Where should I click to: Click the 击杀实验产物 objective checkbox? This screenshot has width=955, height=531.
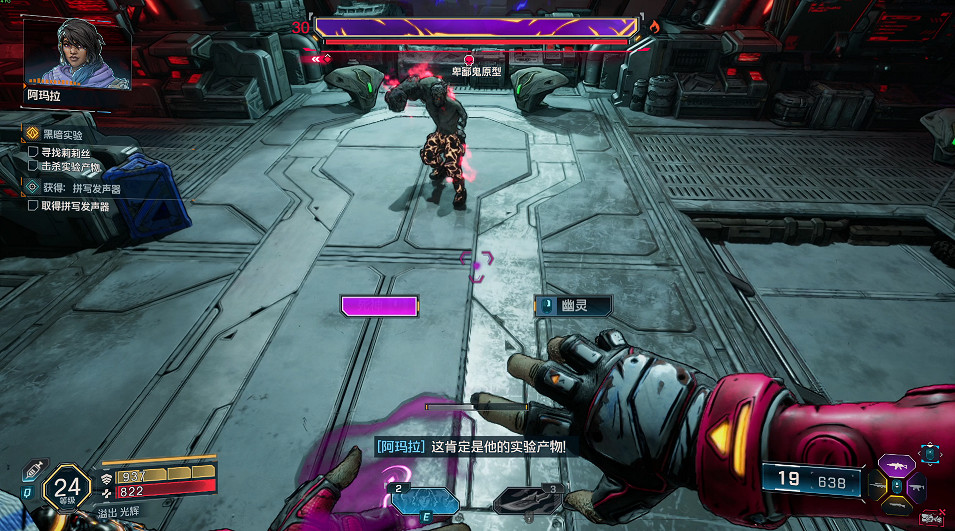click(x=33, y=166)
